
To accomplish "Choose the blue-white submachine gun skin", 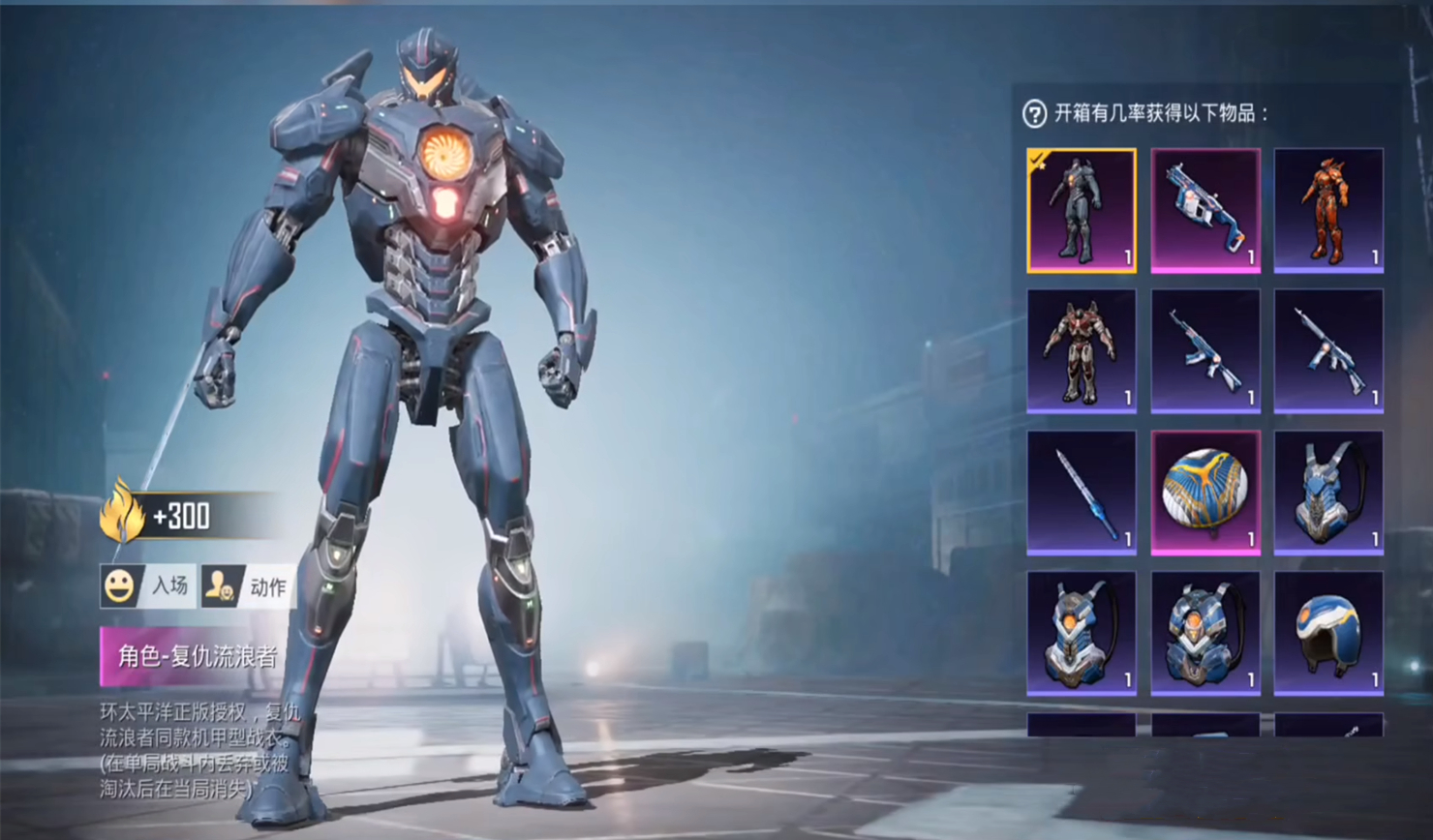I will 1204,210.
